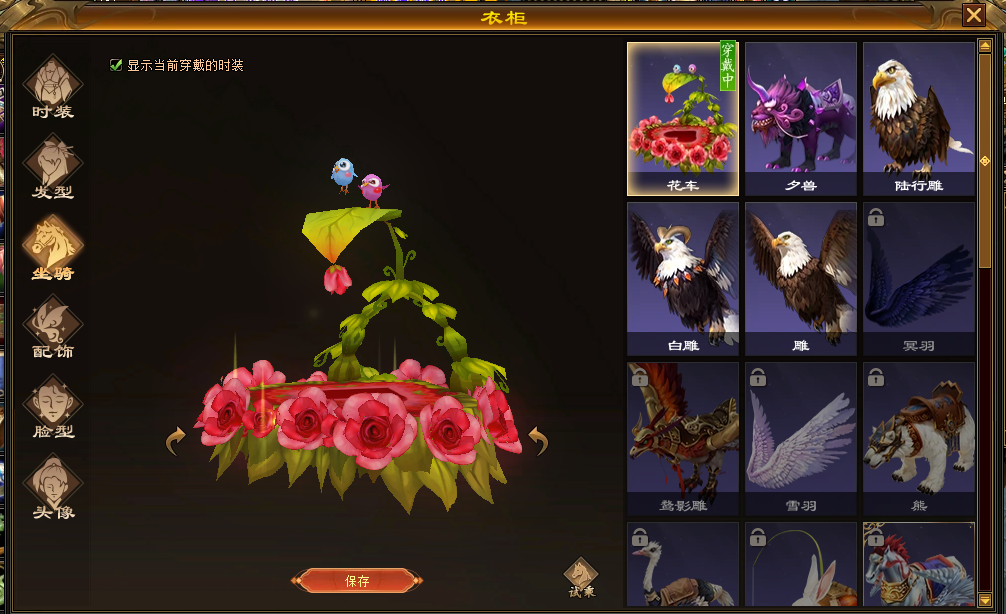Rotate the mount preview with right arrow
Screen dimensions: 1006x614
(538, 440)
